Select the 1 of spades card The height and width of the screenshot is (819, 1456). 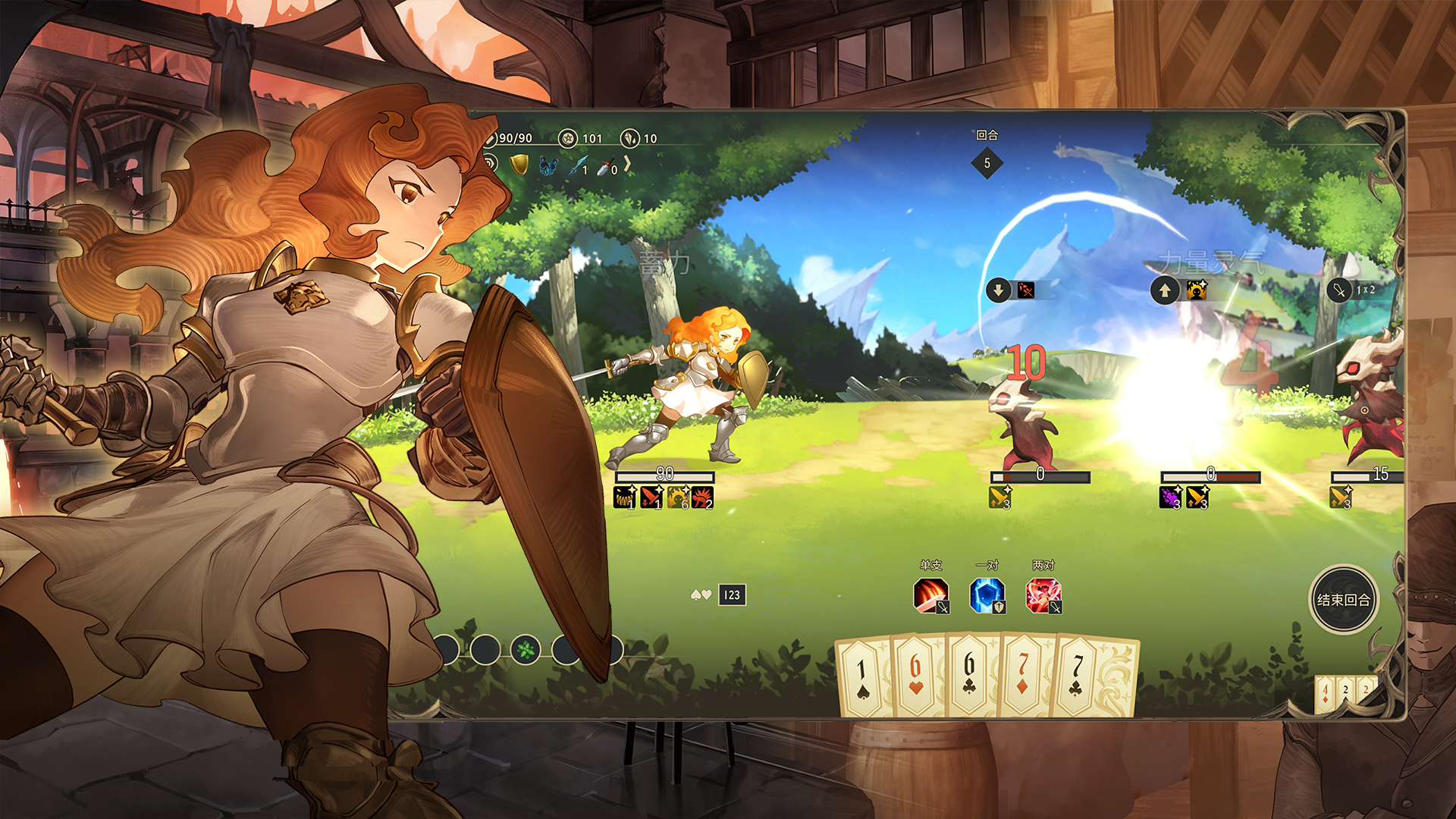863,677
